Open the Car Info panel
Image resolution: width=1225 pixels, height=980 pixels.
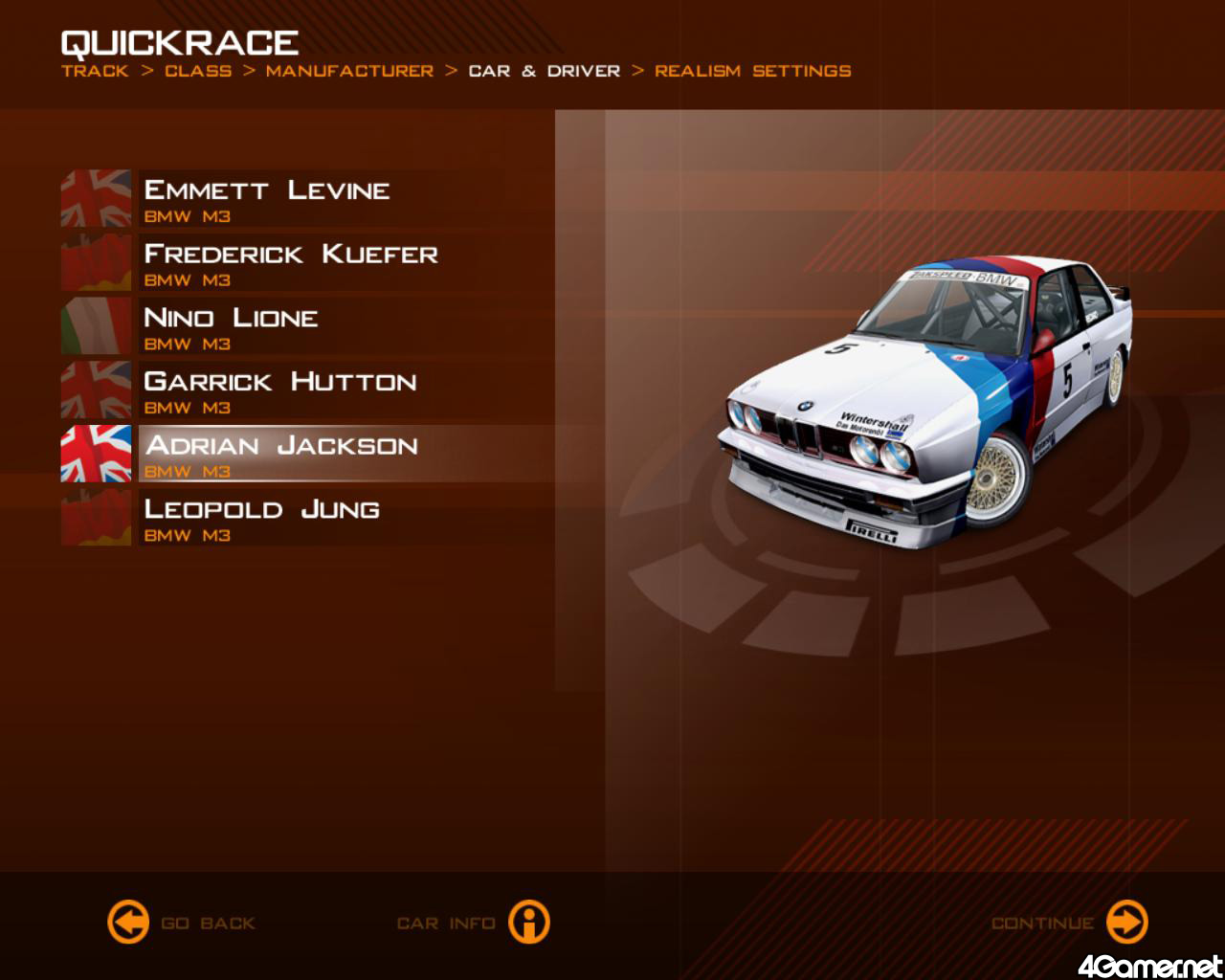coord(528,923)
